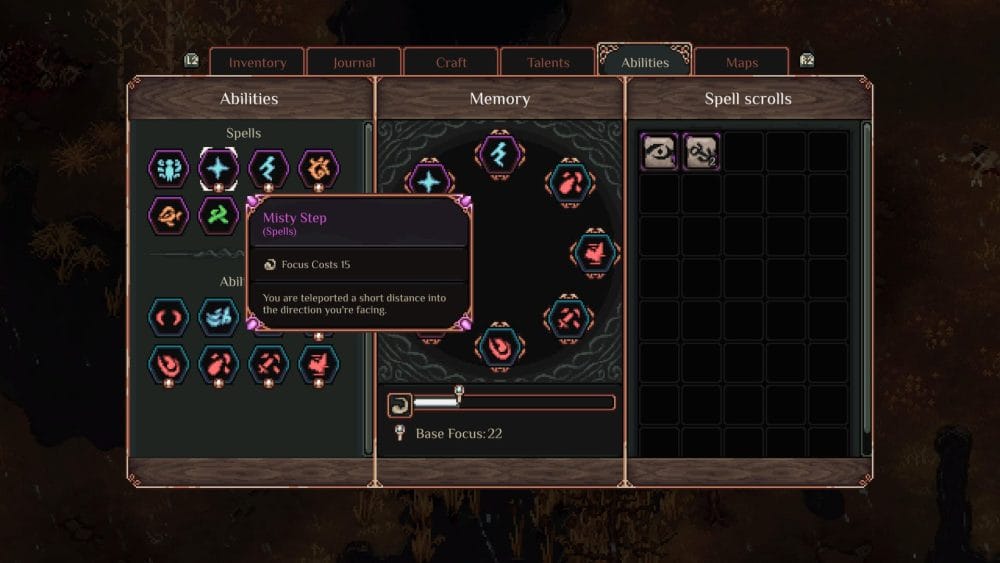Pick the orange swirl spell in Spells list
This screenshot has height=563, width=1000.
[x=318, y=168]
